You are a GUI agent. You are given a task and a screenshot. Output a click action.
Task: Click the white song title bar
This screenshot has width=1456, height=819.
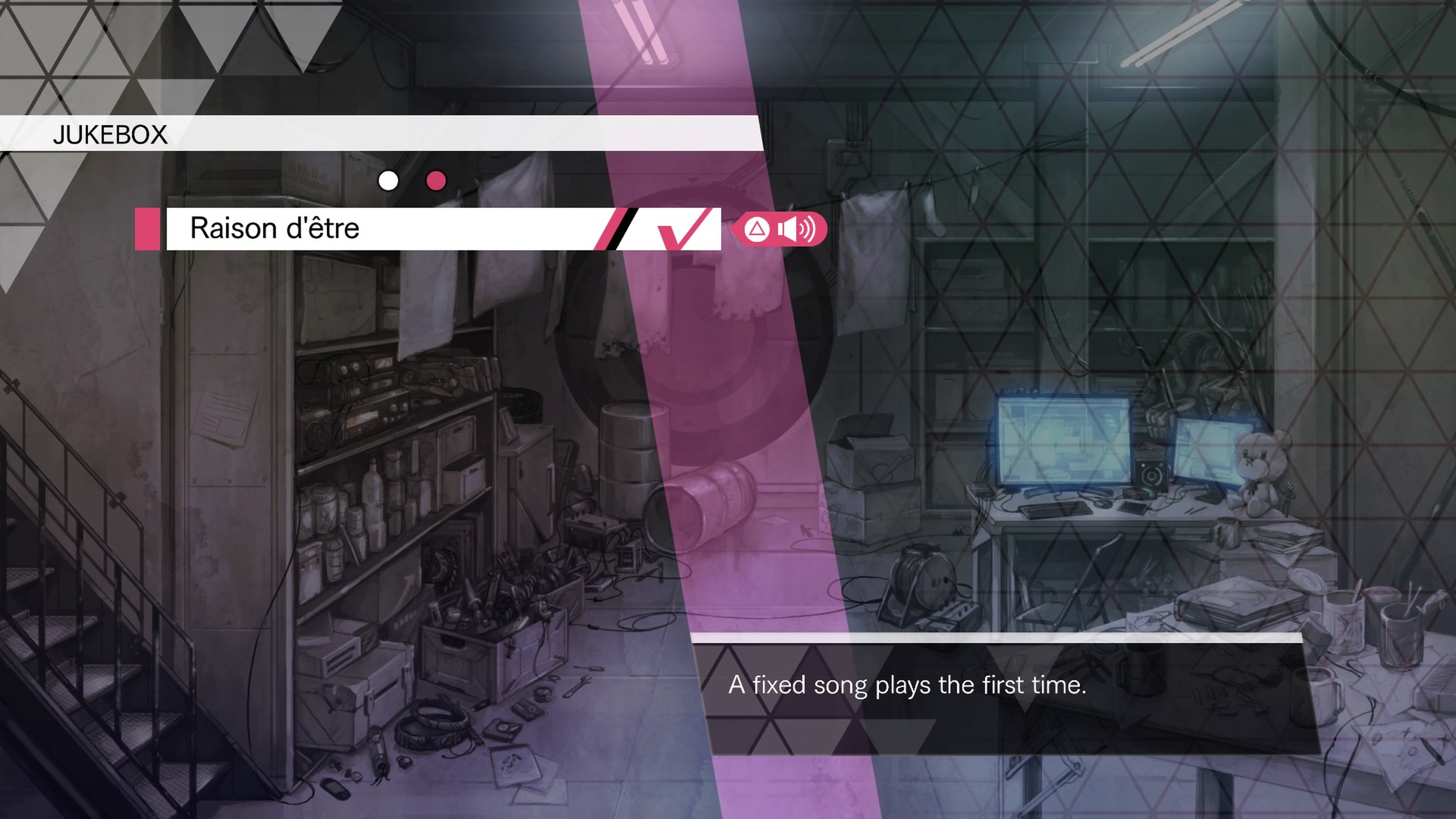(x=379, y=228)
